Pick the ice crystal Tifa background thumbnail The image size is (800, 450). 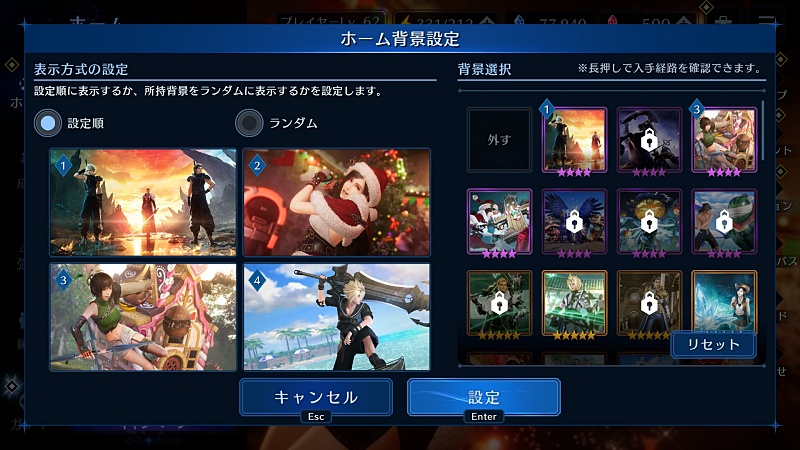(724, 300)
